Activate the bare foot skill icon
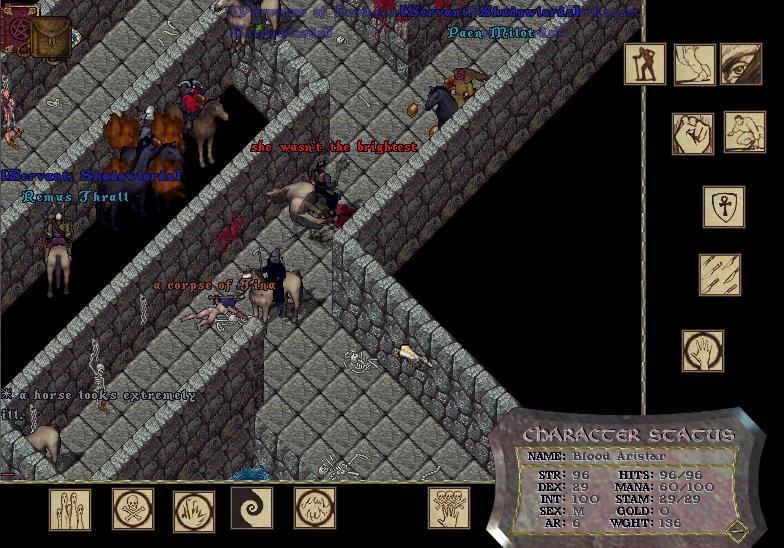Viewport: 784px width, 548px height. tap(694, 64)
